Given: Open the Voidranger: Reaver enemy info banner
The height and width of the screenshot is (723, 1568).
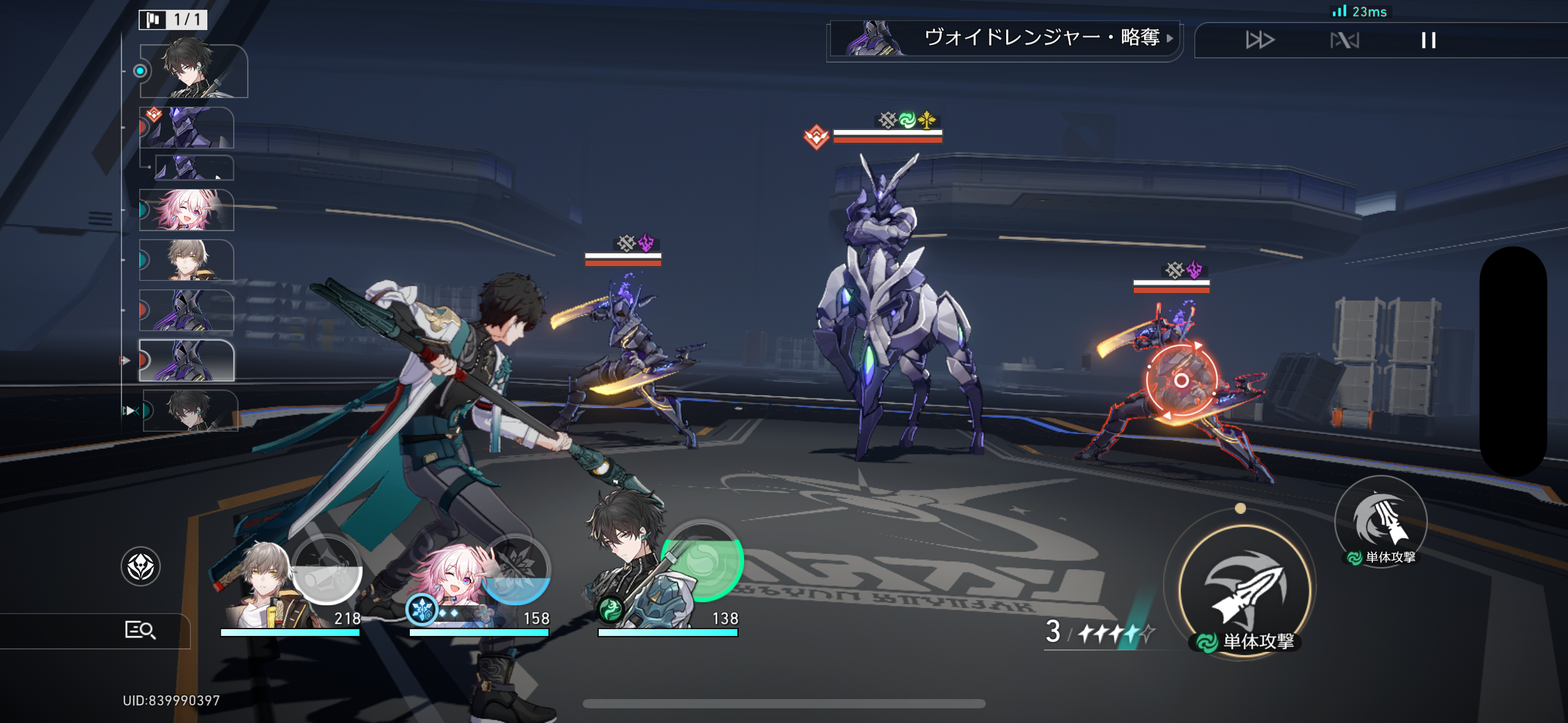Looking at the screenshot, I should click(x=1005, y=39).
